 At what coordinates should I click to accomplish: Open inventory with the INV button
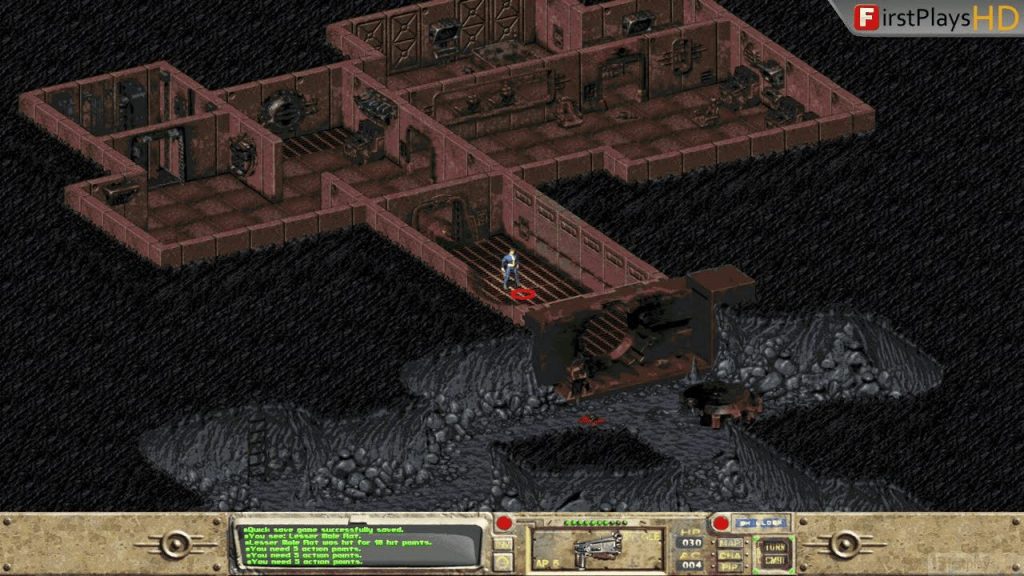505,543
